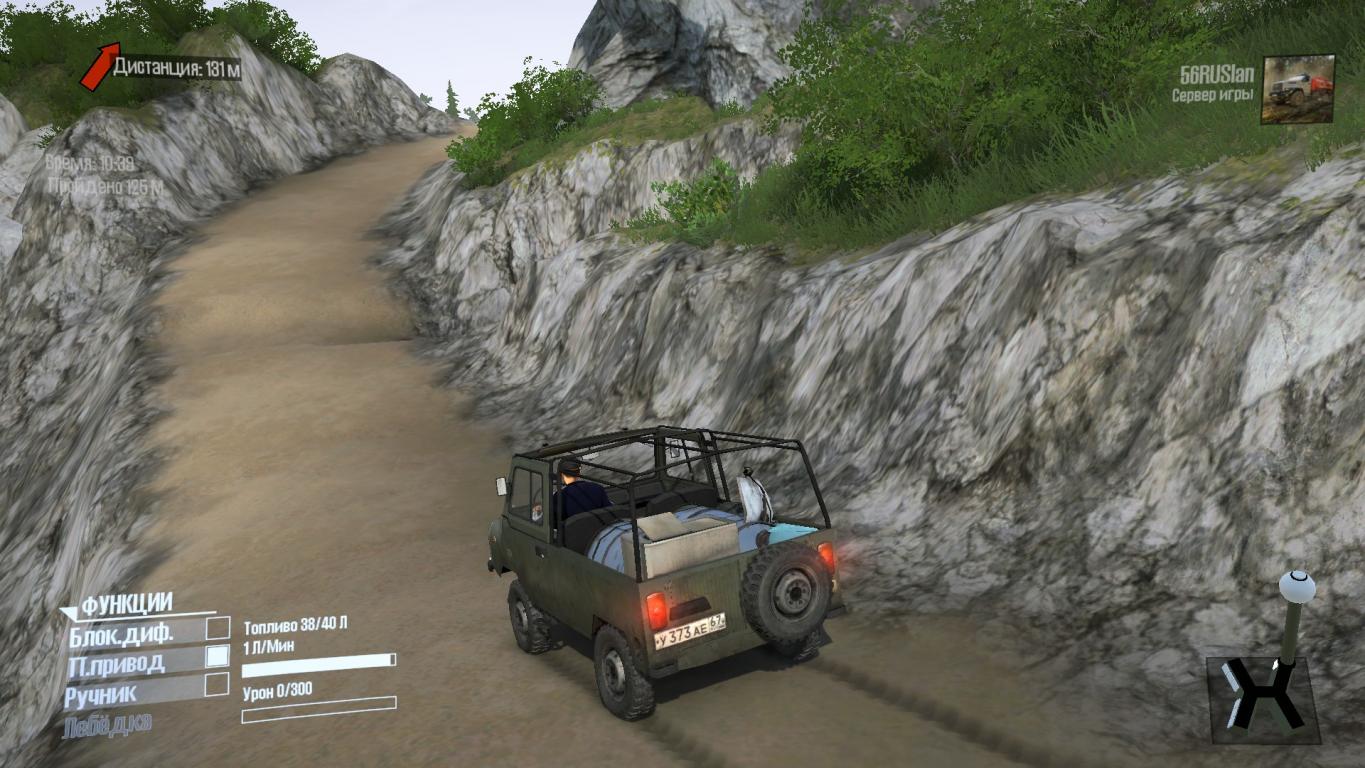Click the gearbox shifter knob
The height and width of the screenshot is (768, 1365).
[x=1297, y=587]
